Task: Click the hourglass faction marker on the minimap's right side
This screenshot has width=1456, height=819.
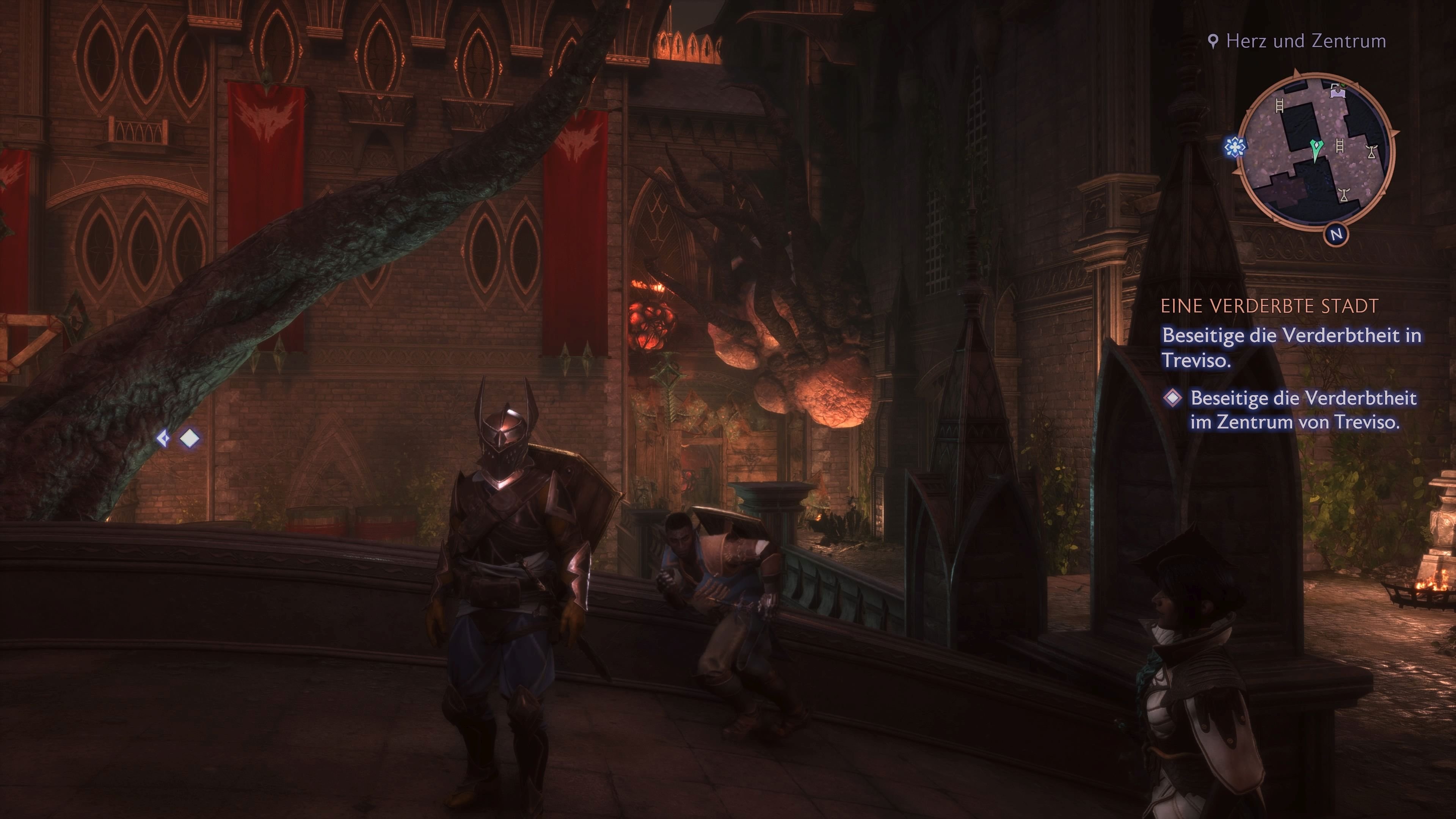Action: point(1372,152)
